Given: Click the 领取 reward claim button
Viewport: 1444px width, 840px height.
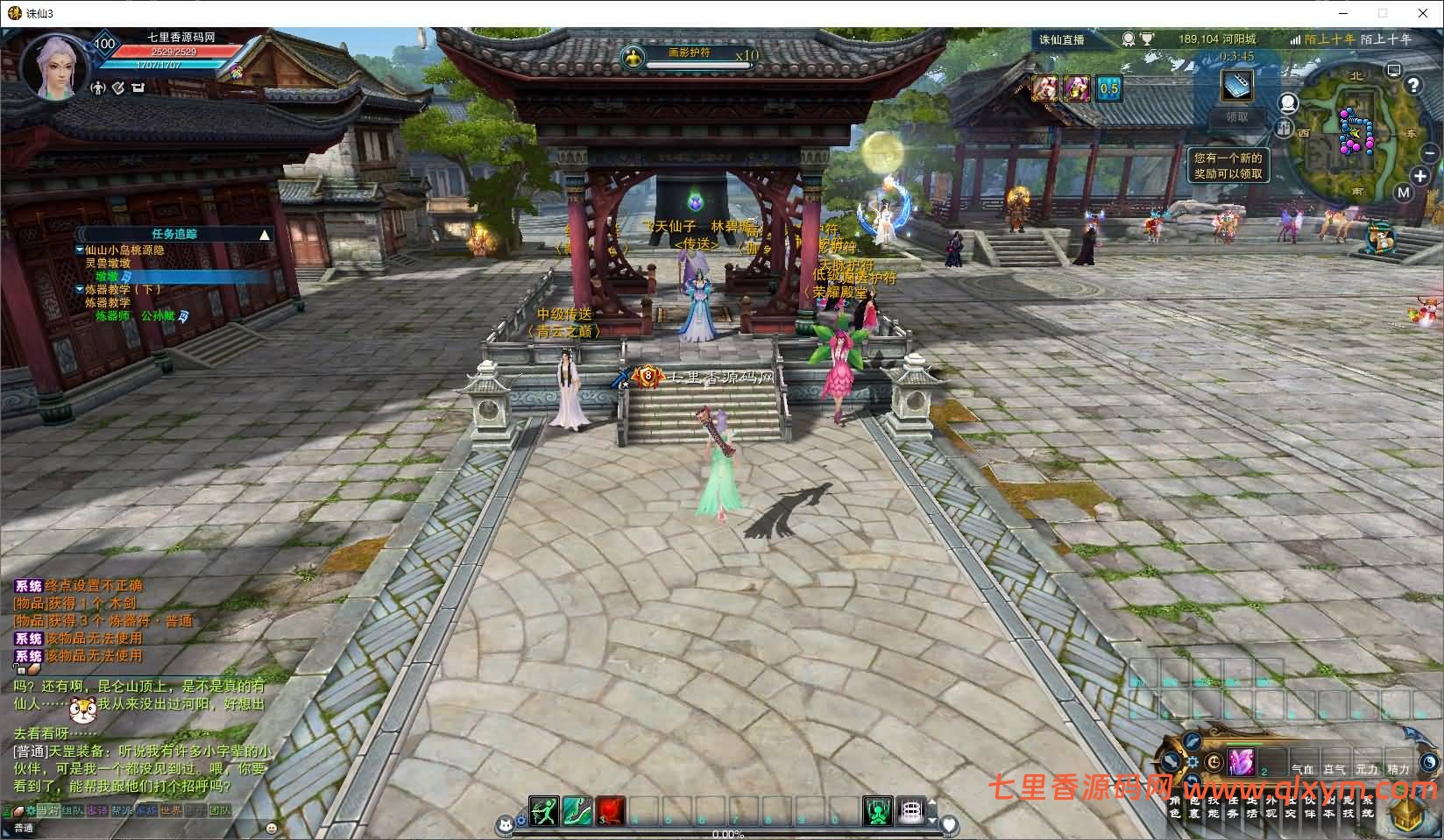Looking at the screenshot, I should tap(1238, 117).
